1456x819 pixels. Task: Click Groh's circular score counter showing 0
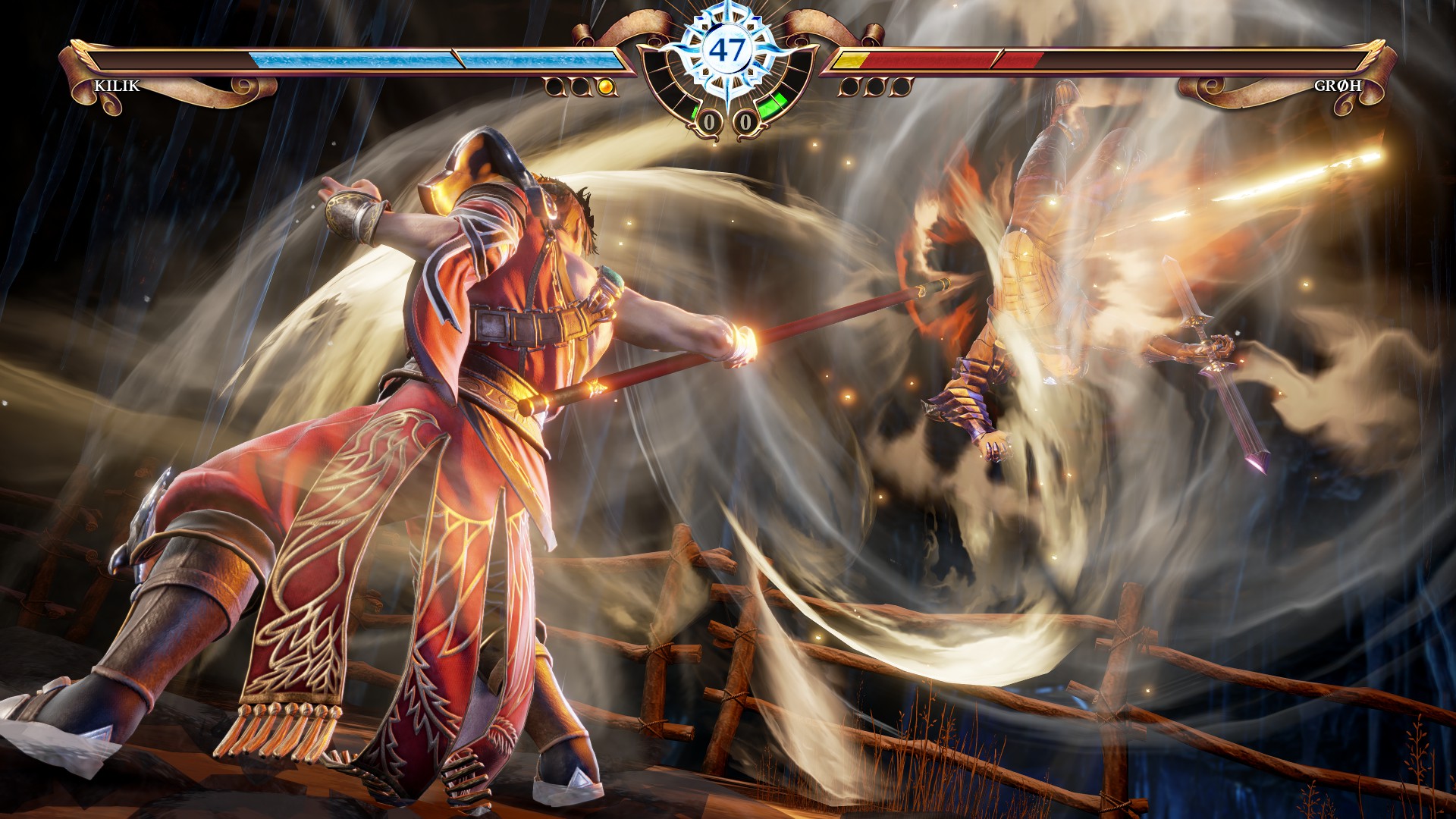point(745,120)
